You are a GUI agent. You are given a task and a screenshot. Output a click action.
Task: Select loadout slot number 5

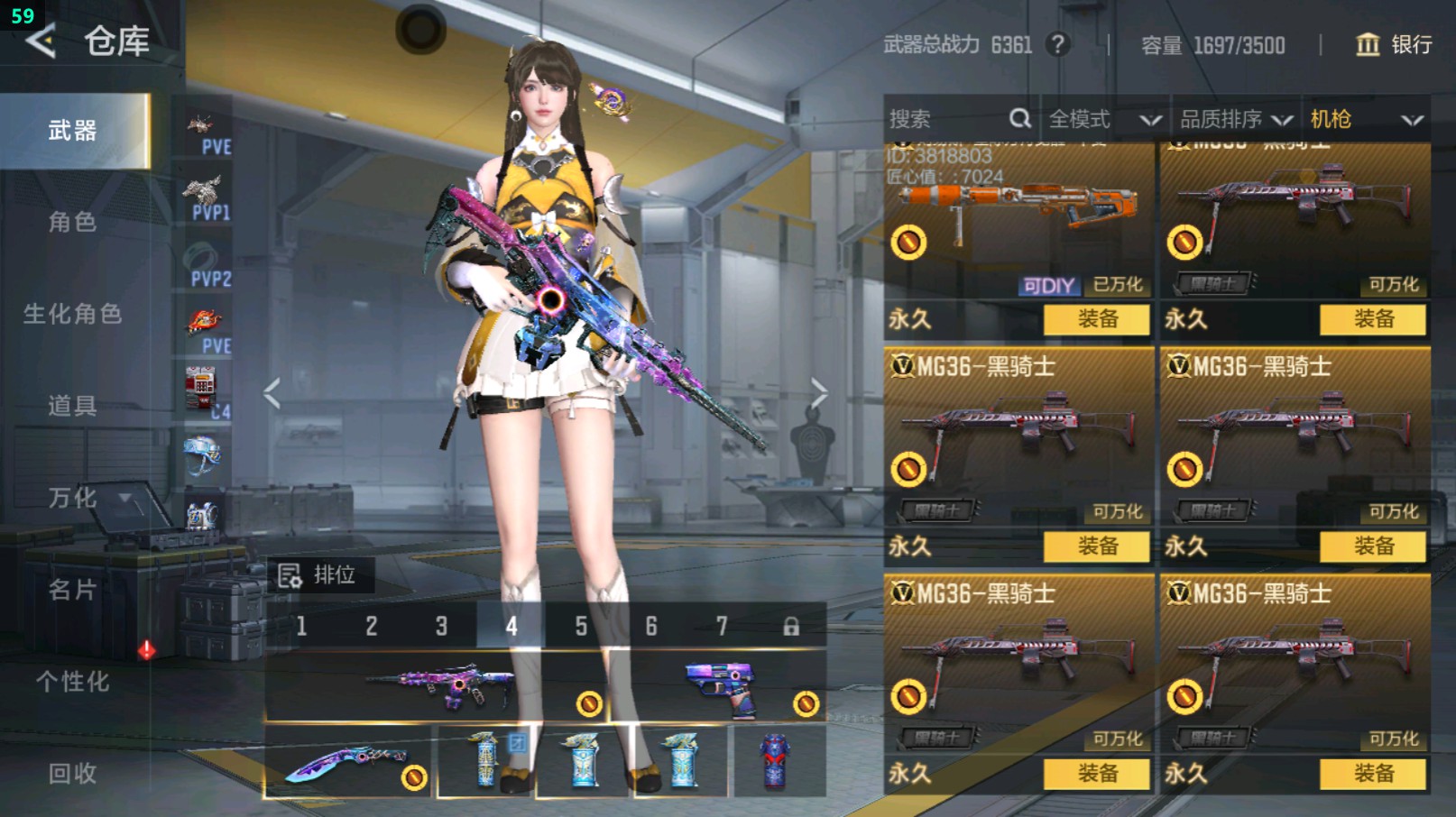[581, 626]
